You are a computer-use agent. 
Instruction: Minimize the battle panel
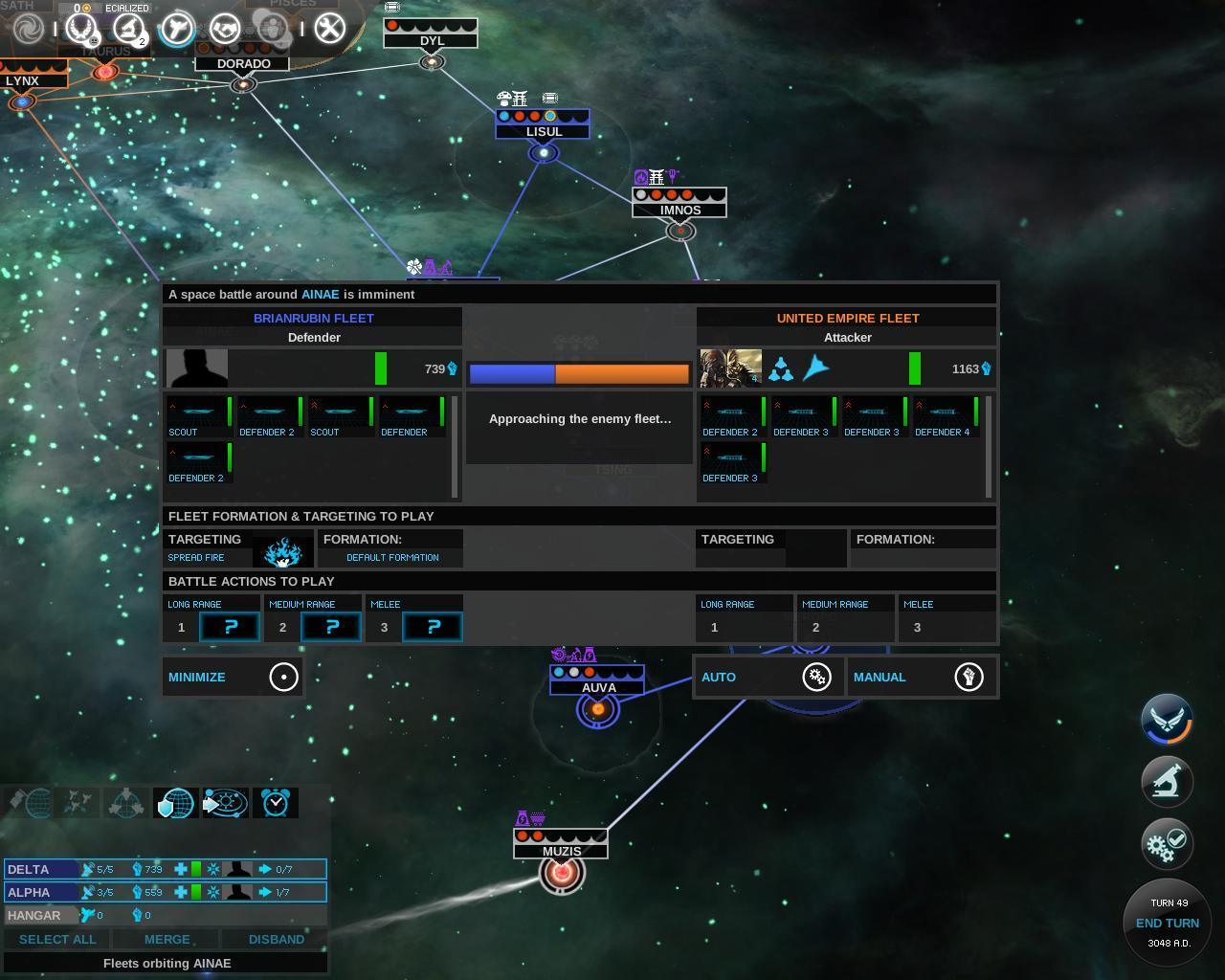pyautogui.click(x=233, y=677)
